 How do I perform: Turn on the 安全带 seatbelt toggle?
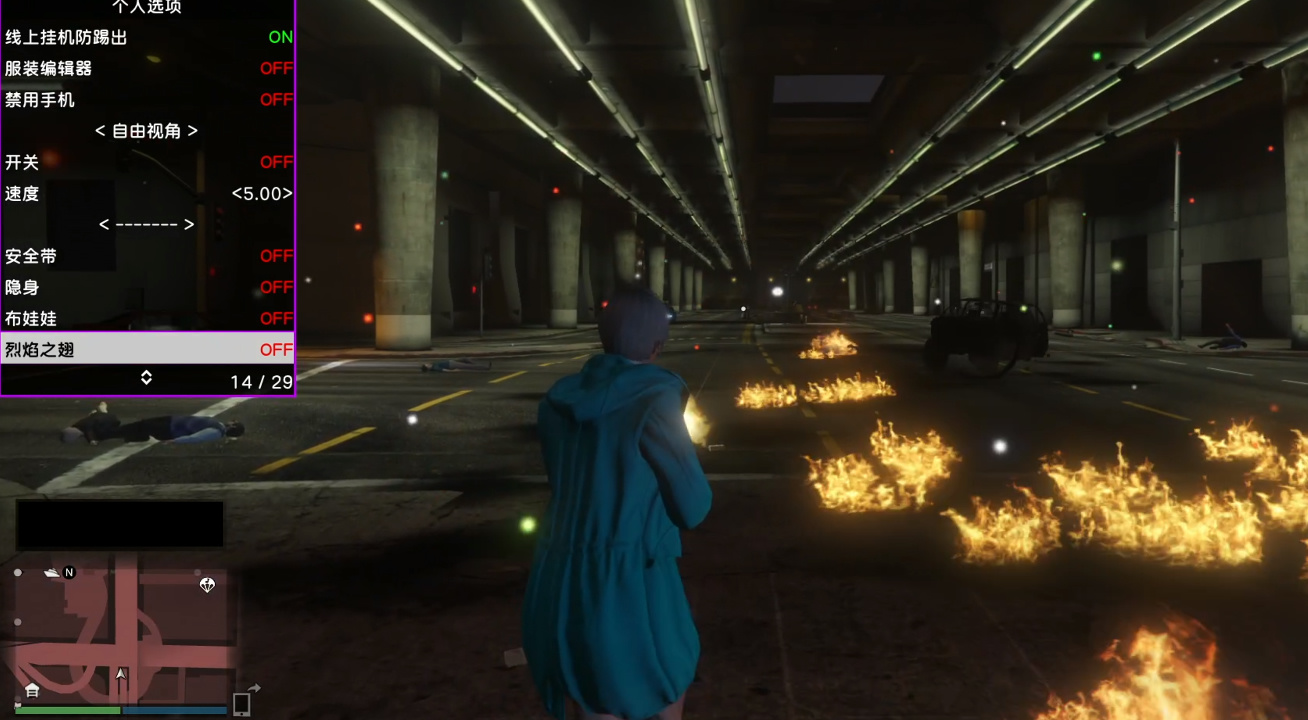coord(148,256)
